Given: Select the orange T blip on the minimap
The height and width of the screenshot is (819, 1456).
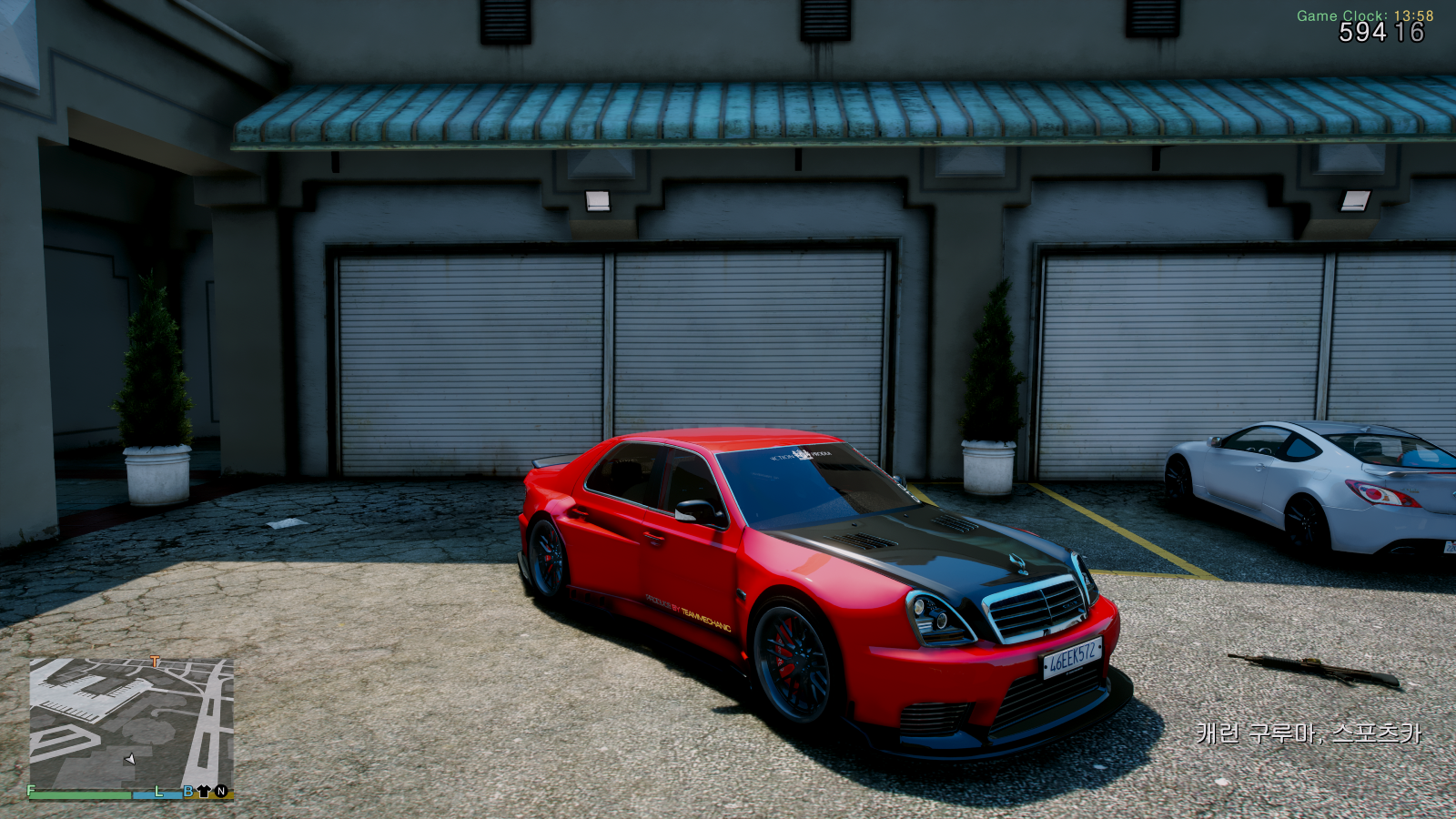Looking at the screenshot, I should 155,662.
